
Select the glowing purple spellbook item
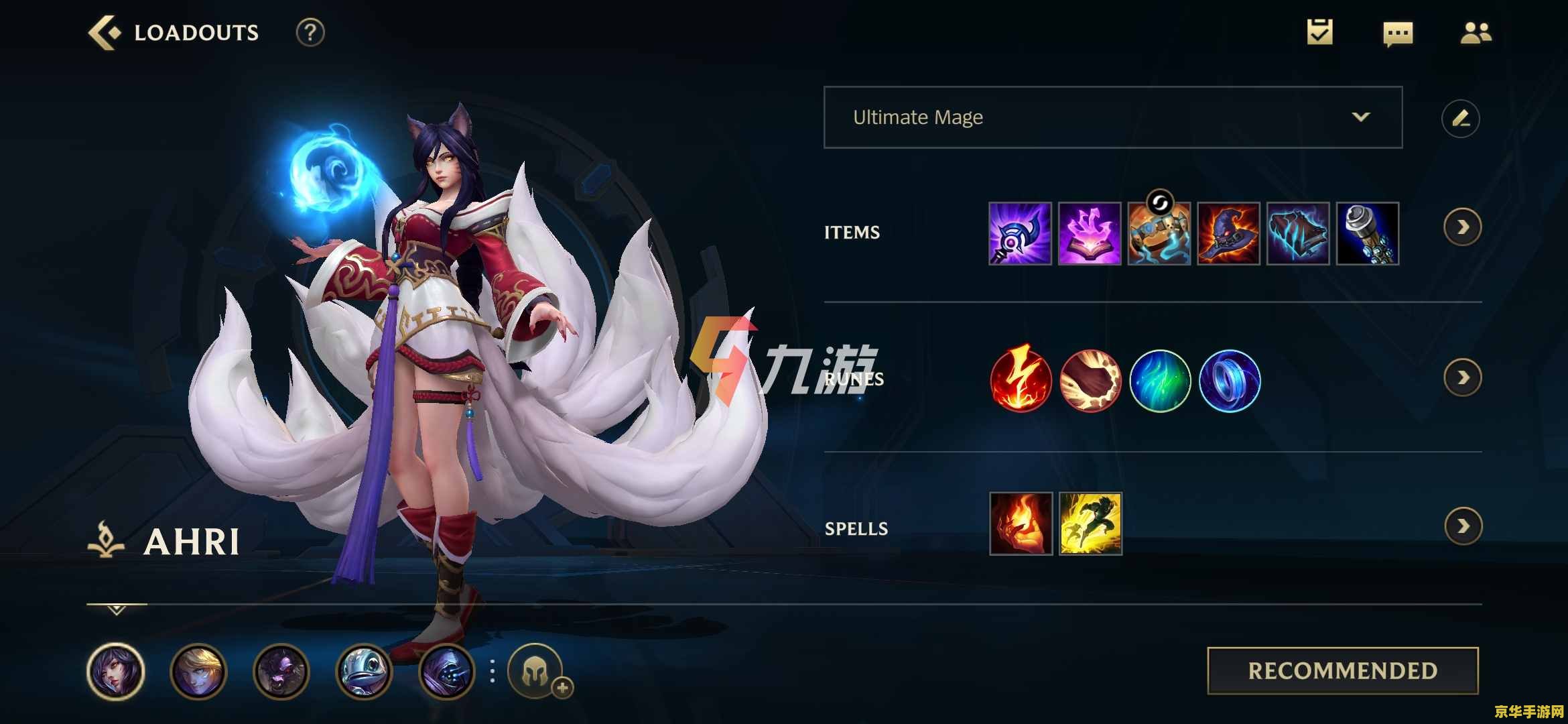point(1090,233)
